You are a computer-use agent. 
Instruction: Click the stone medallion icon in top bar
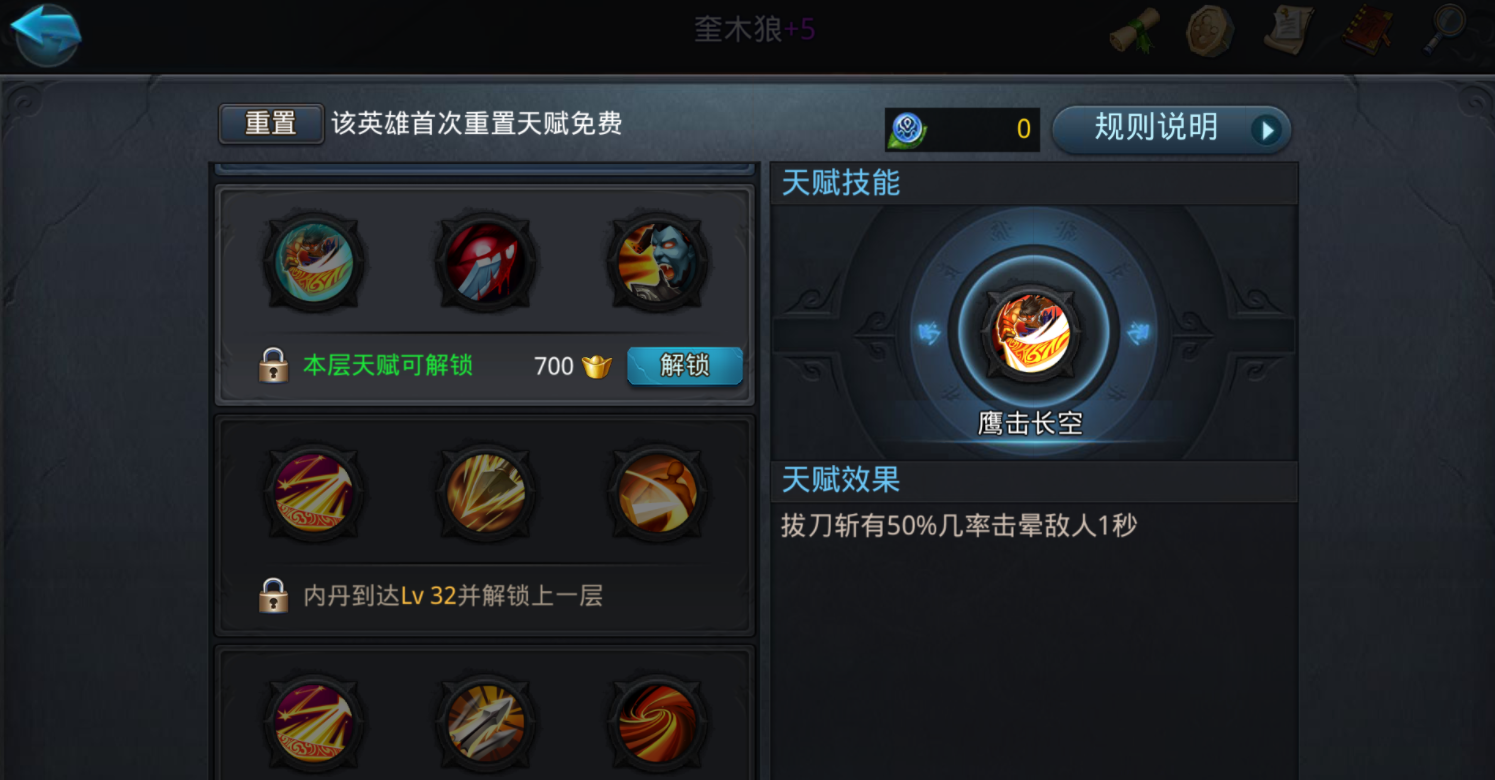pyautogui.click(x=1209, y=31)
